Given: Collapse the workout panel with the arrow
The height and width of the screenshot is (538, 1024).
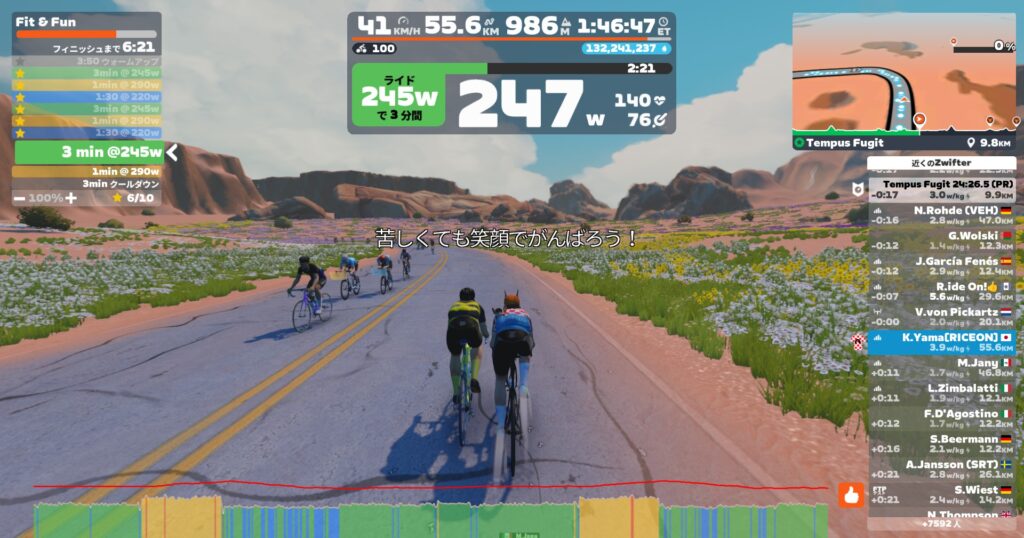Looking at the screenshot, I should click(172, 152).
